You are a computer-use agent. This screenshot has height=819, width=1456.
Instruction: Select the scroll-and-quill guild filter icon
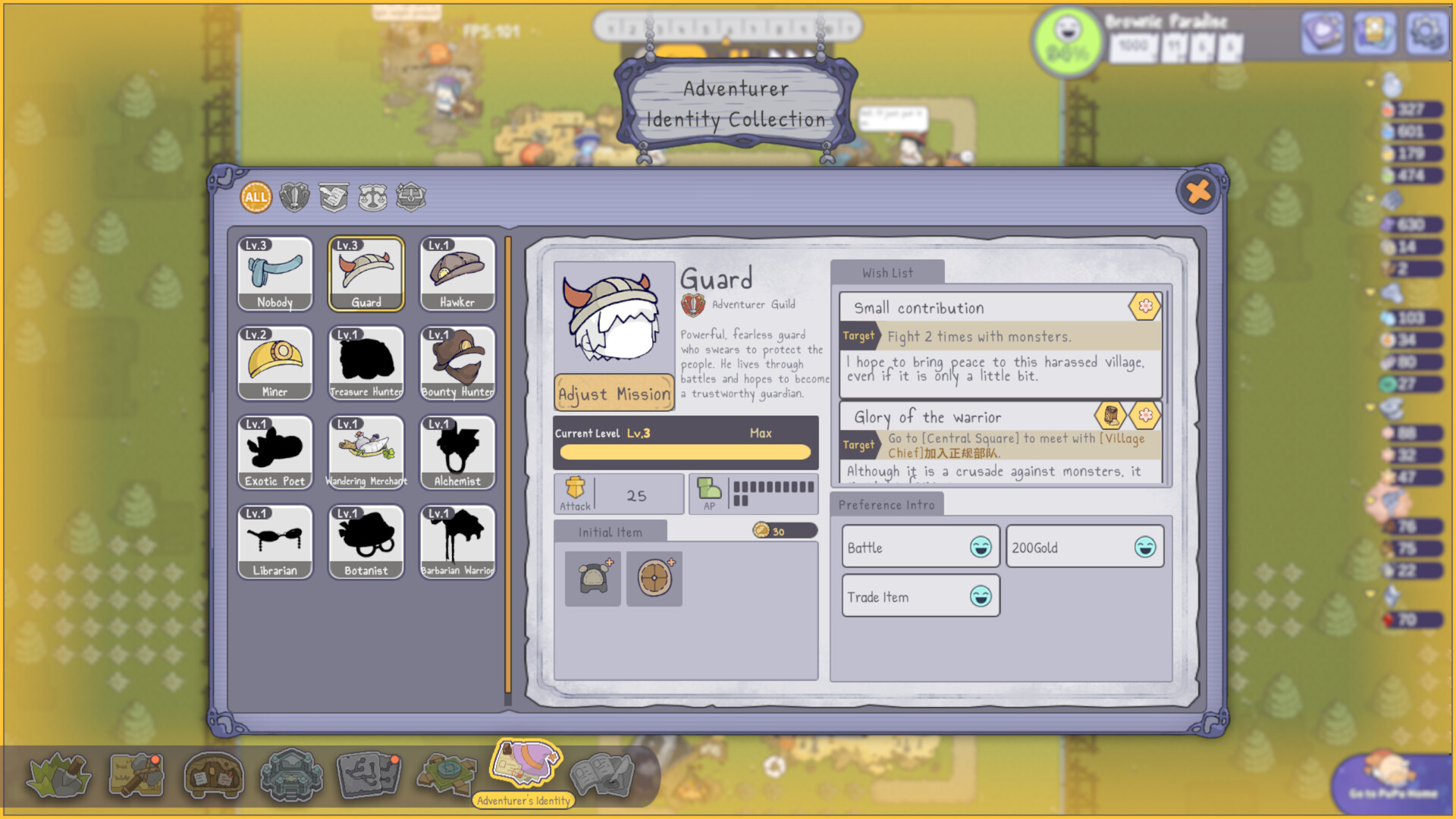334,196
